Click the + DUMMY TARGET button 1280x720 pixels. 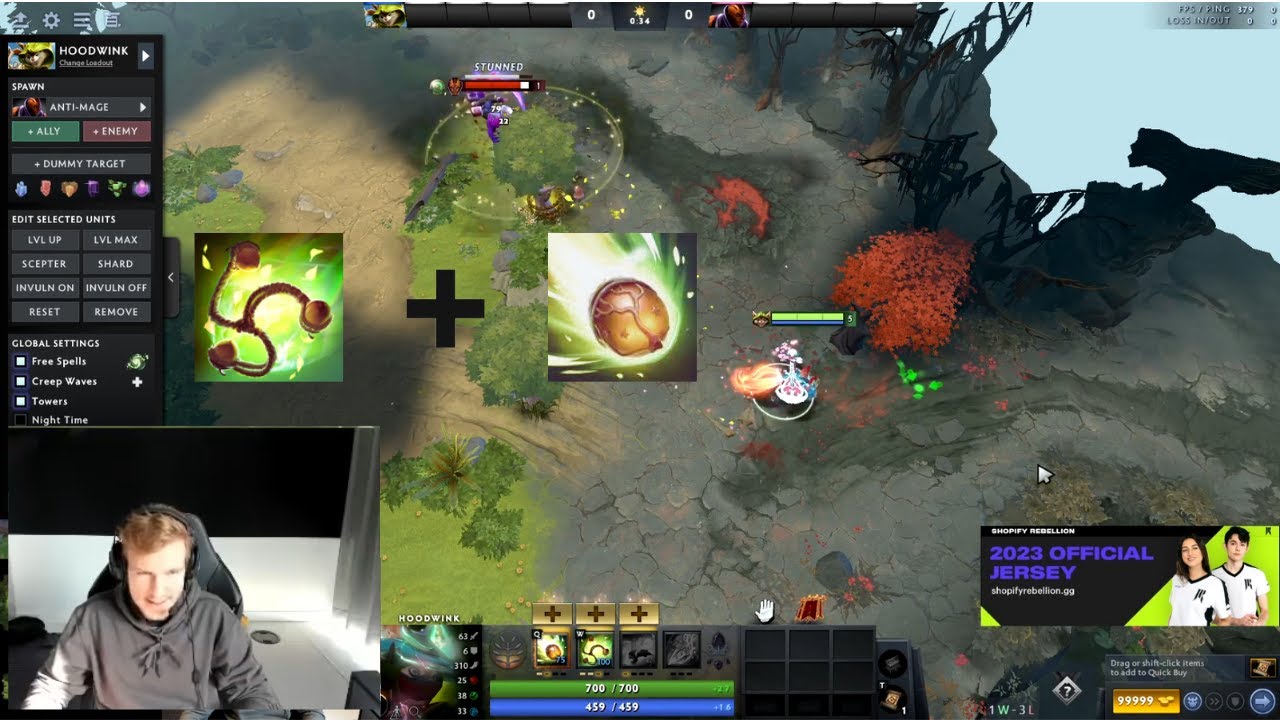click(x=80, y=163)
